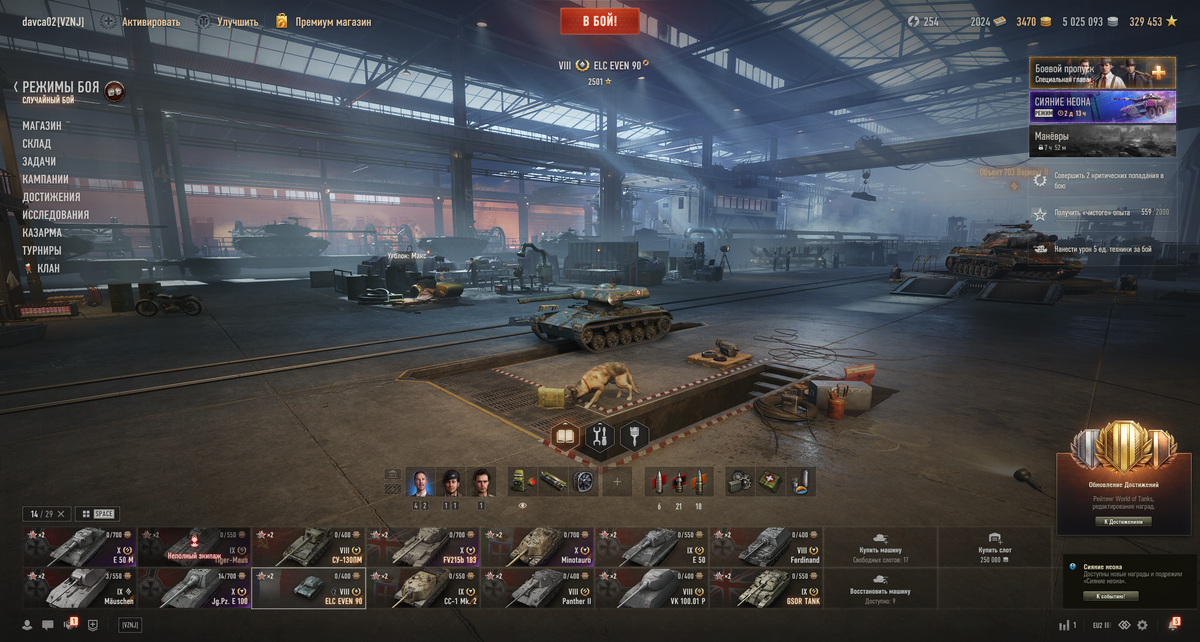Select the «Манёвры» mode banner

1102,140
